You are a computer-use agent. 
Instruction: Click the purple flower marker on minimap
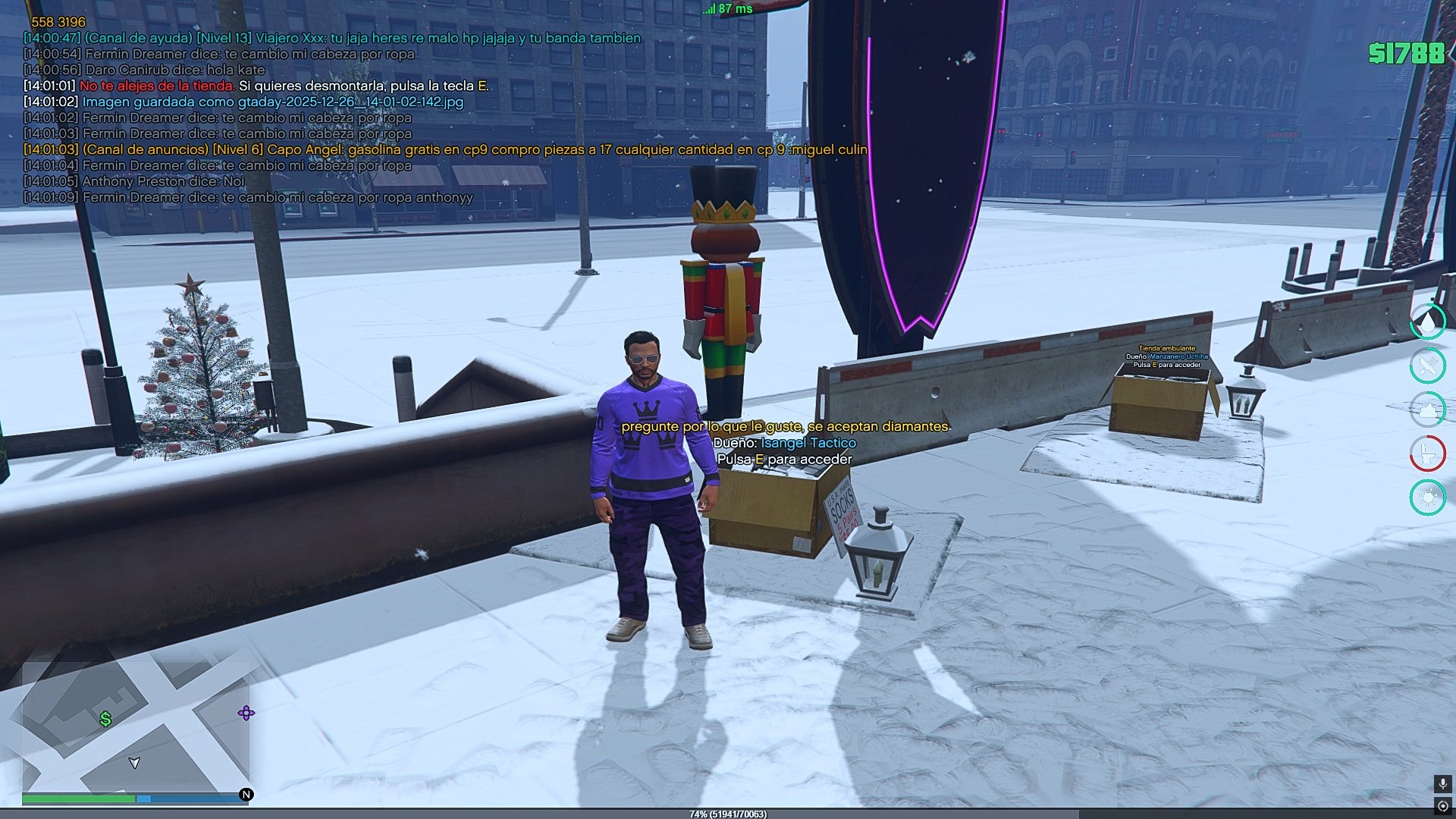coord(246,713)
